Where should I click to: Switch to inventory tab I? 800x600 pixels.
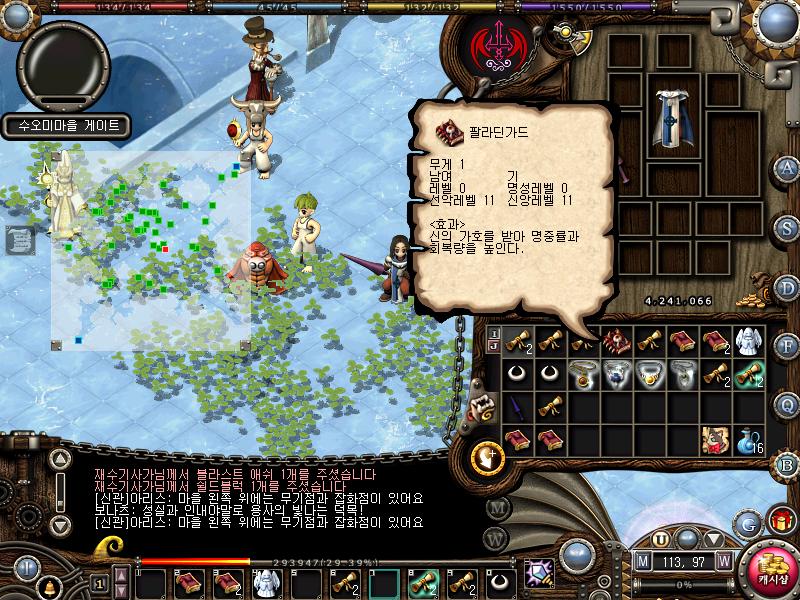tap(494, 332)
